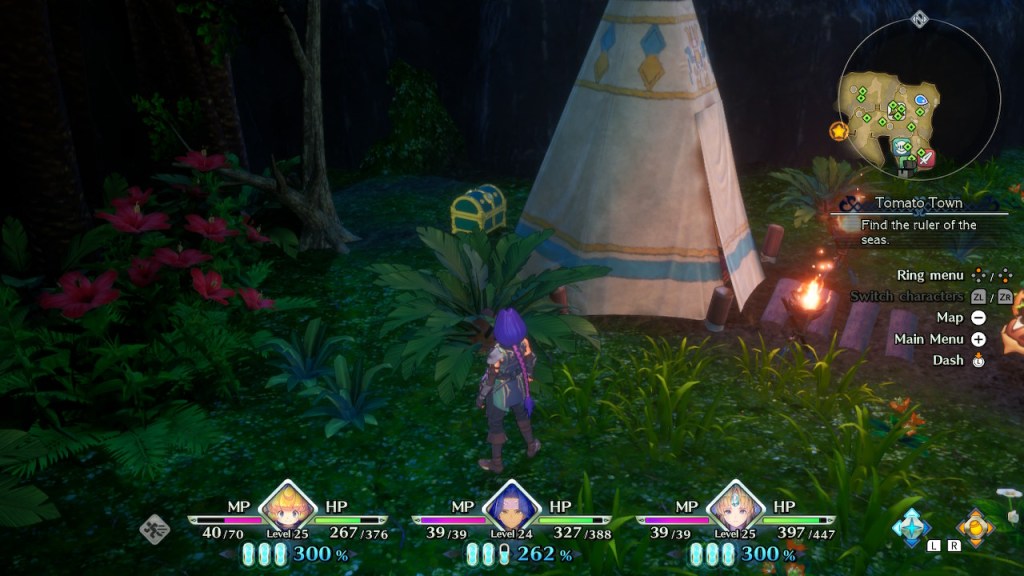Select the blonde hero portrait at Level 25
1024x576 pixels.
[x=287, y=505]
